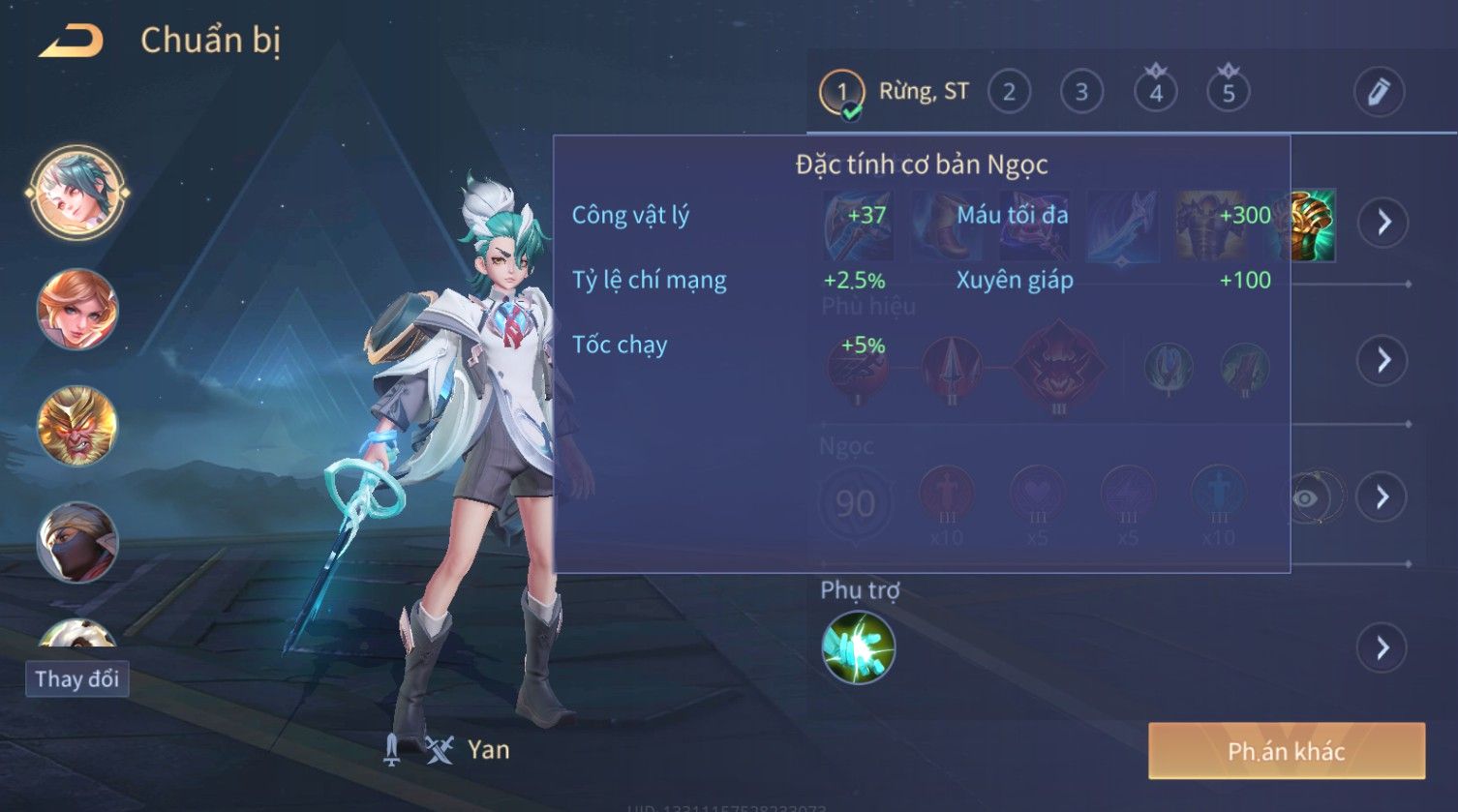Choose the masked ninja hero portrait

click(x=77, y=542)
